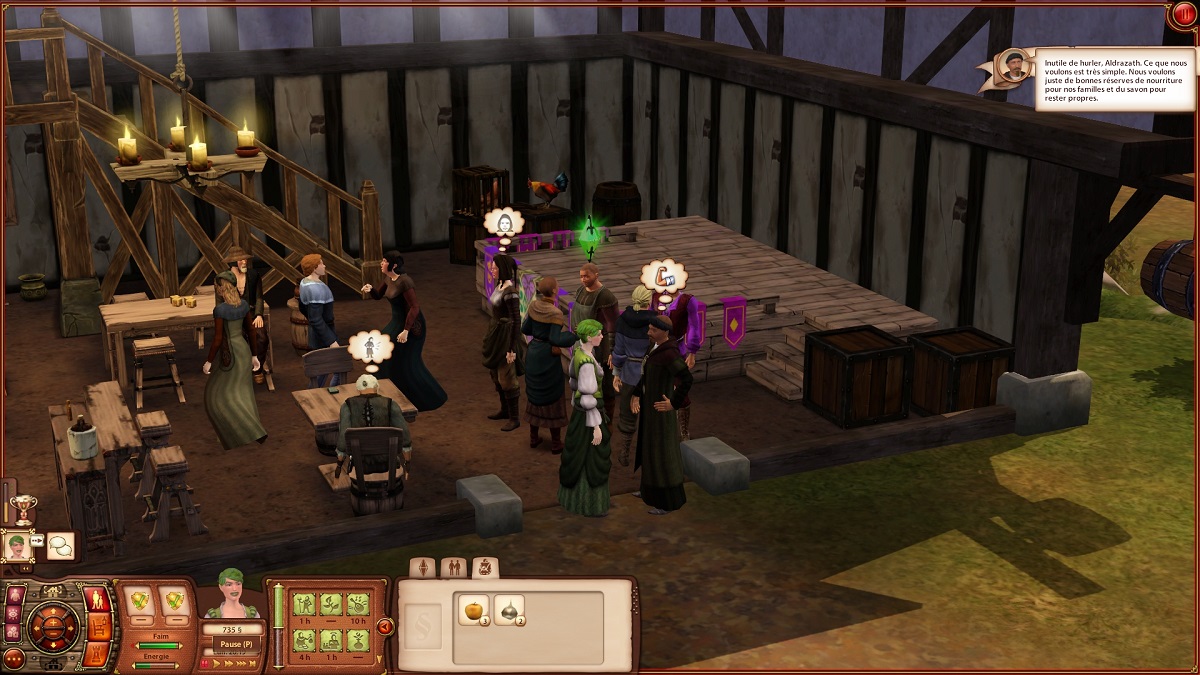Select the green-haired Sim portrait thumbnail
This screenshot has height=675, width=1200.
point(17,545)
